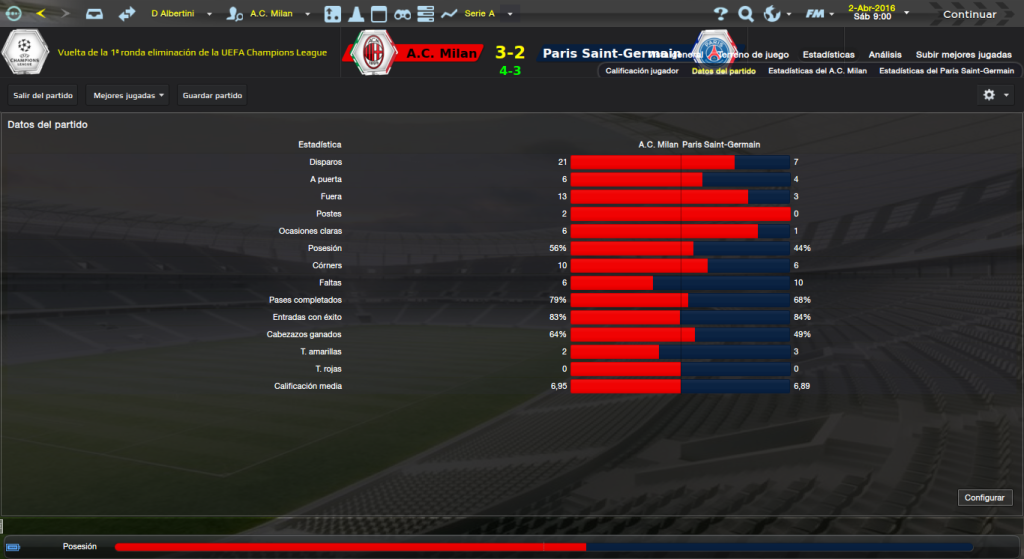This screenshot has height=559, width=1024.
Task: Select the Datos del partido tab
Action: pyautogui.click(x=723, y=71)
